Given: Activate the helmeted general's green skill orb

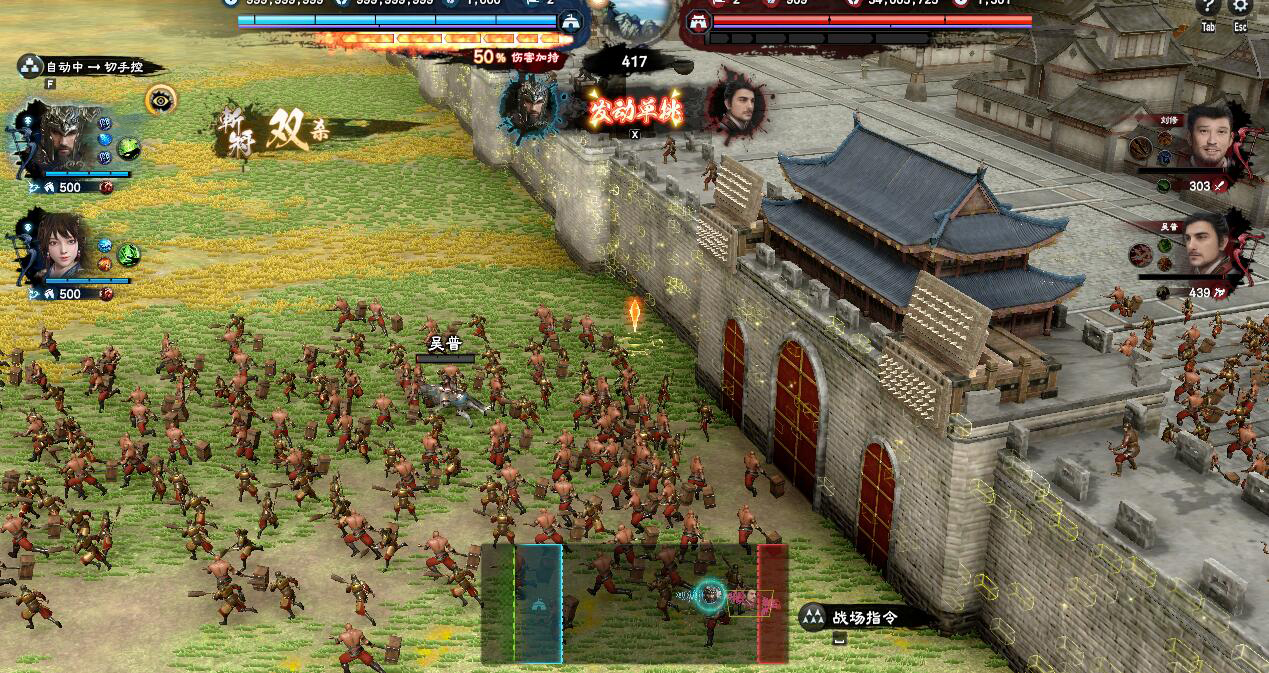Looking at the screenshot, I should point(129,149).
